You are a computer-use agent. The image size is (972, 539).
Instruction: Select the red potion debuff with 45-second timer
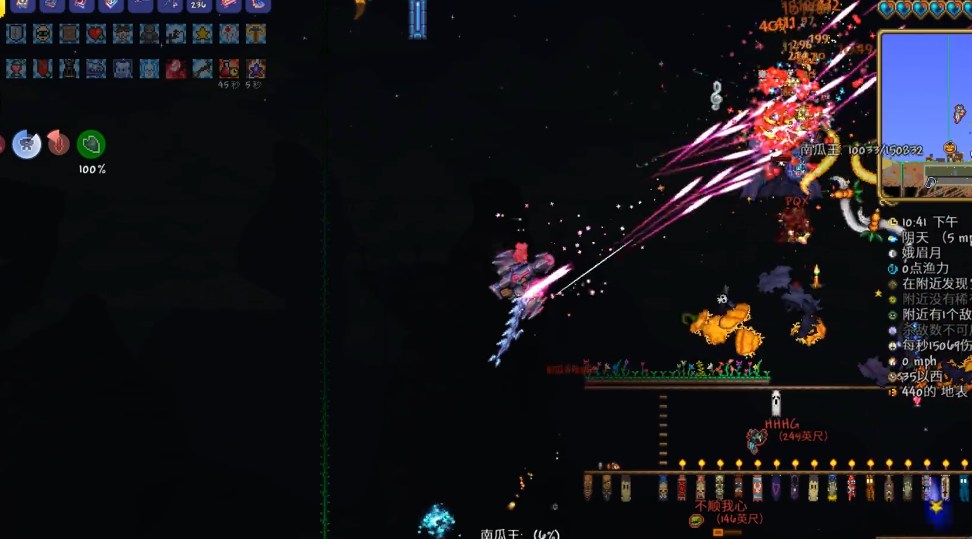(x=229, y=68)
